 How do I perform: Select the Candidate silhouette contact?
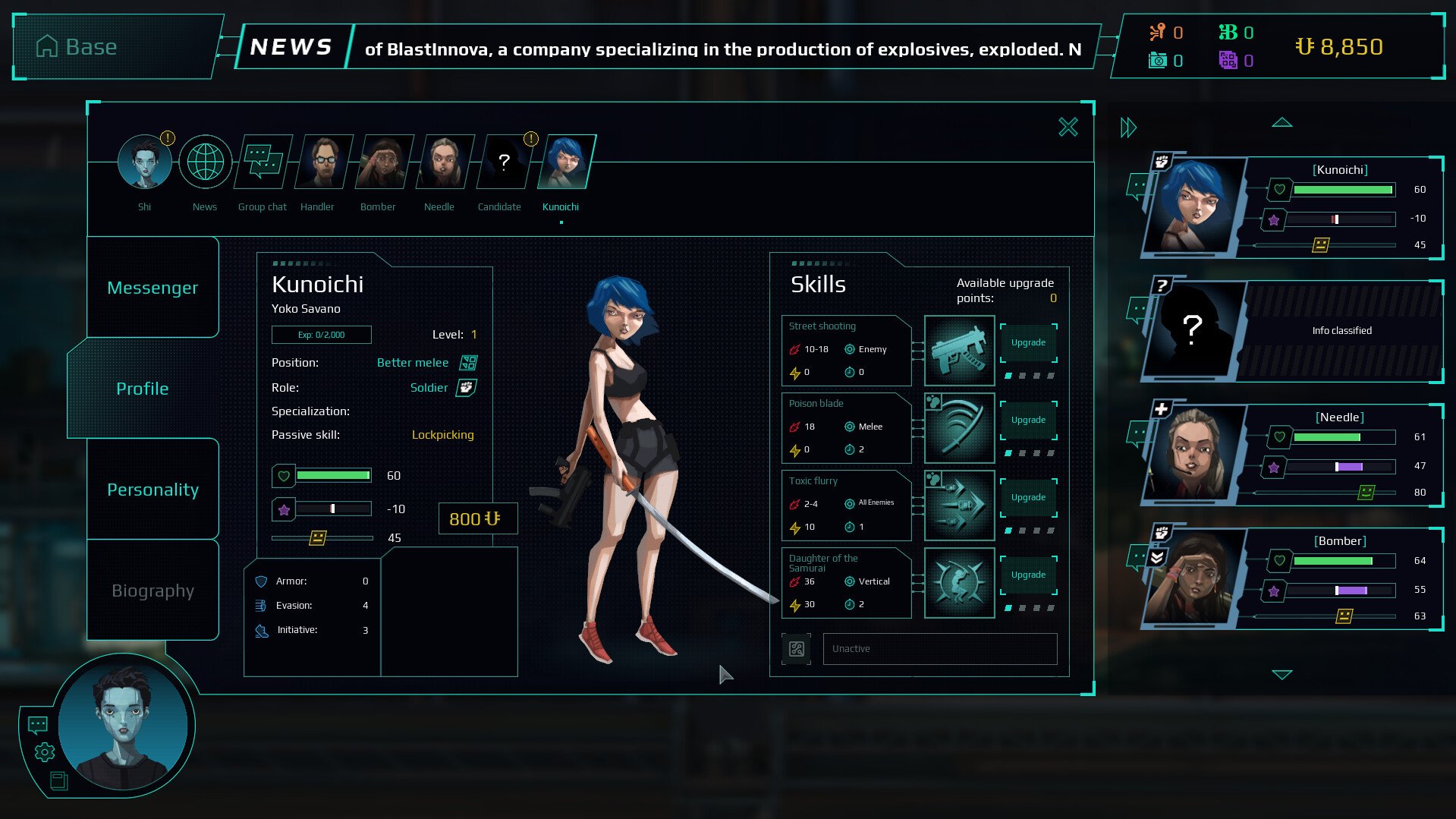tap(502, 162)
